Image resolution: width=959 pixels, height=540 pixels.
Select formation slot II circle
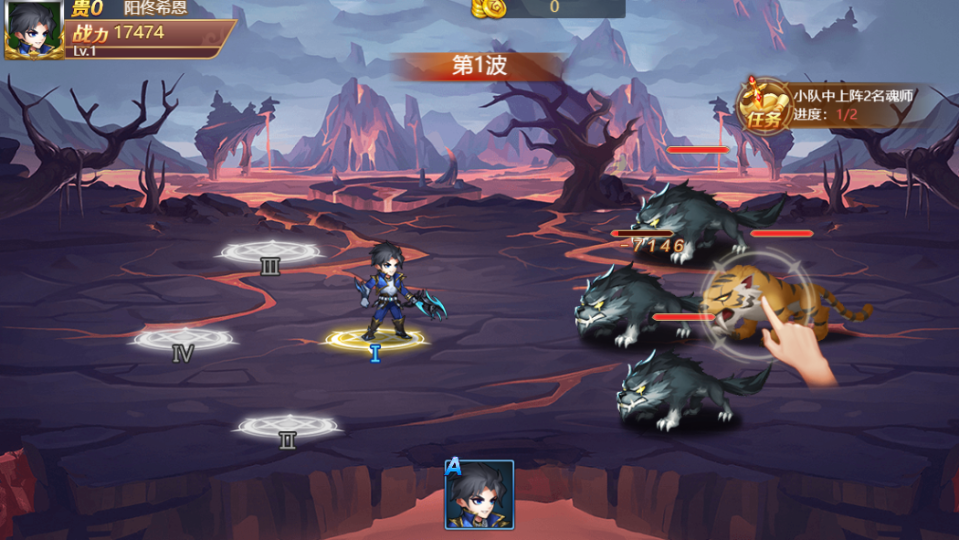click(287, 427)
